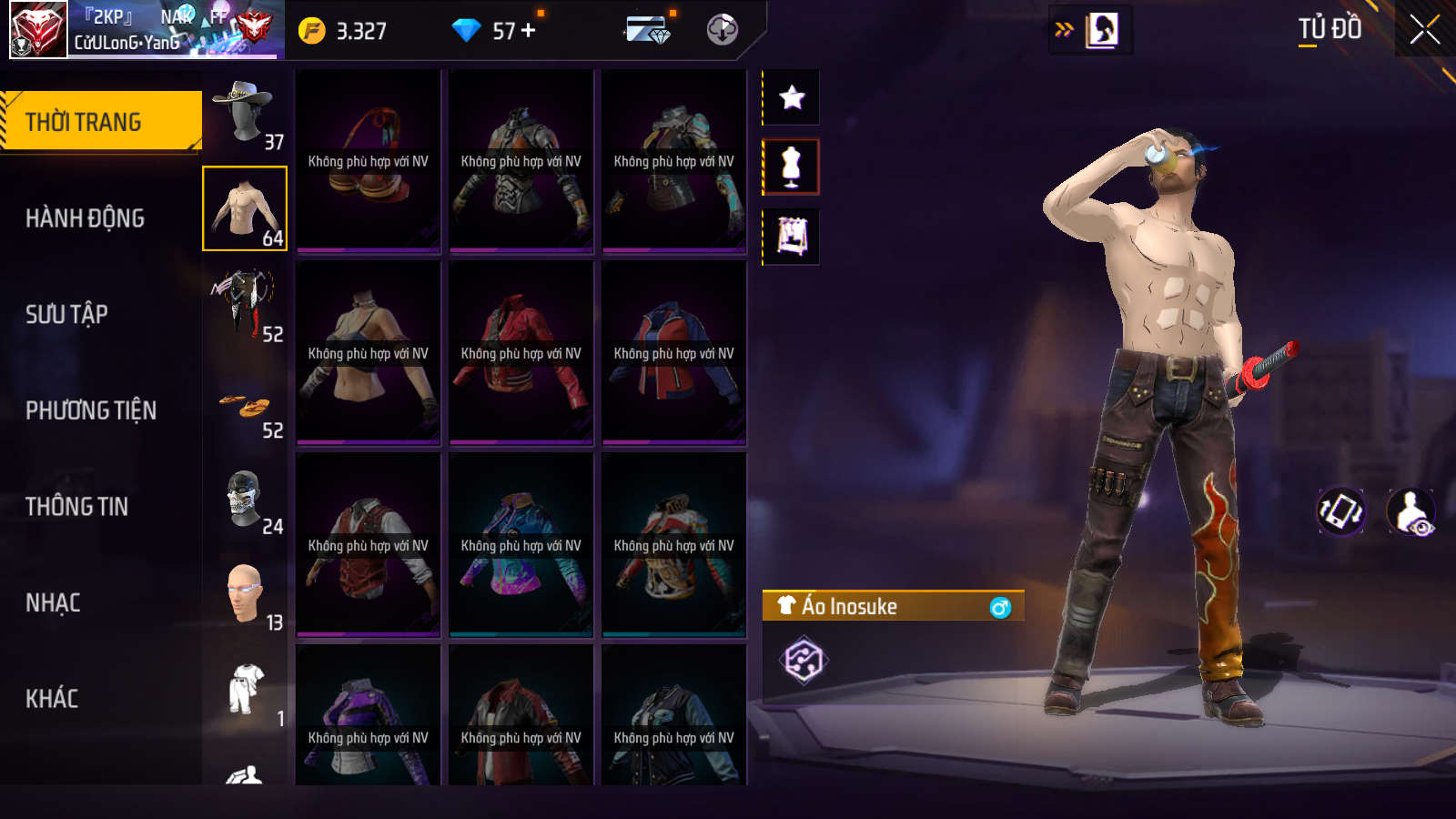Pick the blue and pink neon jacket

coord(521,545)
